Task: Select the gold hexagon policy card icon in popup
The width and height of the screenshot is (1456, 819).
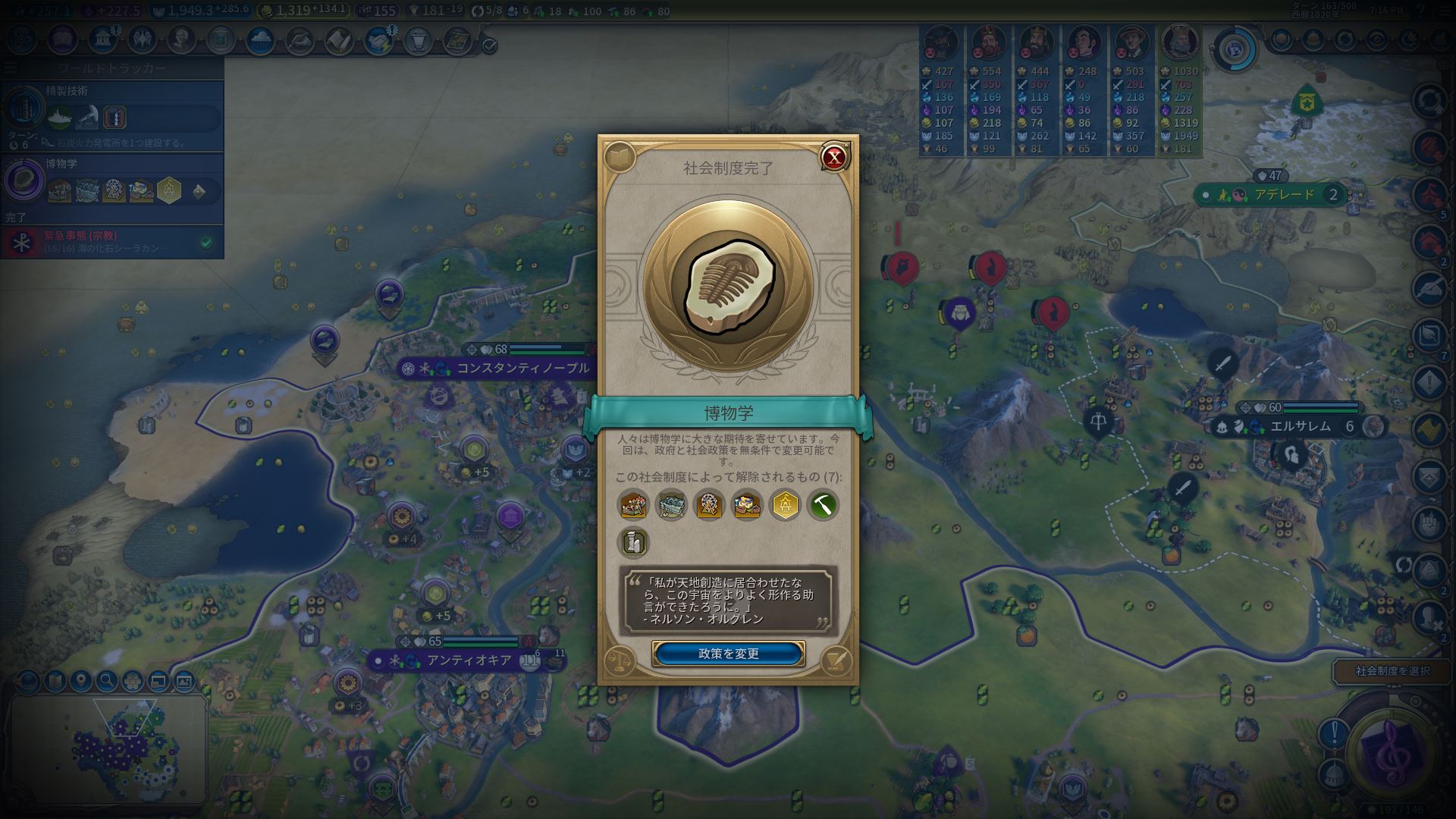Action: pos(785,504)
